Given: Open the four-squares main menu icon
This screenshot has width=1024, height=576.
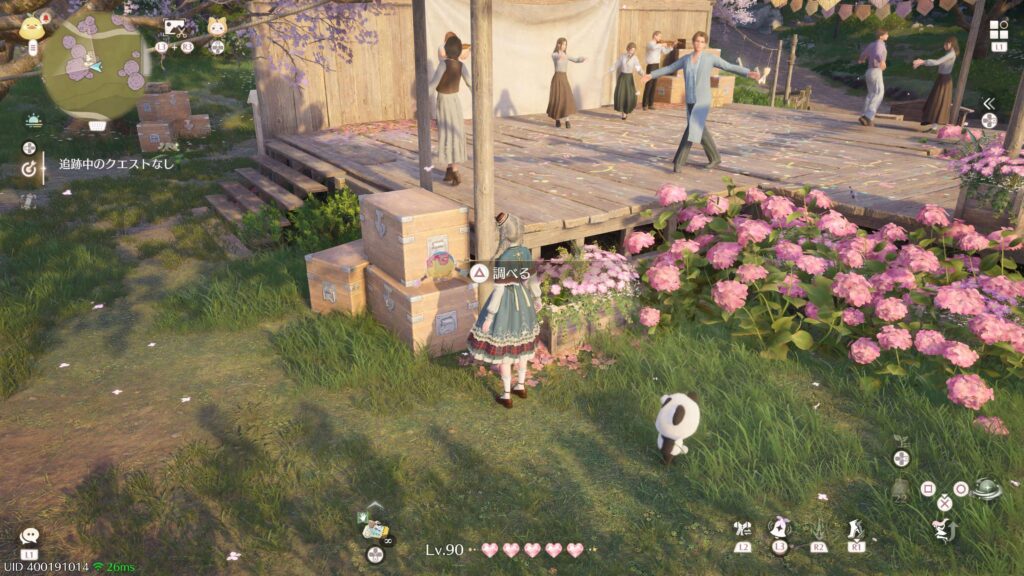Looking at the screenshot, I should point(998,30).
